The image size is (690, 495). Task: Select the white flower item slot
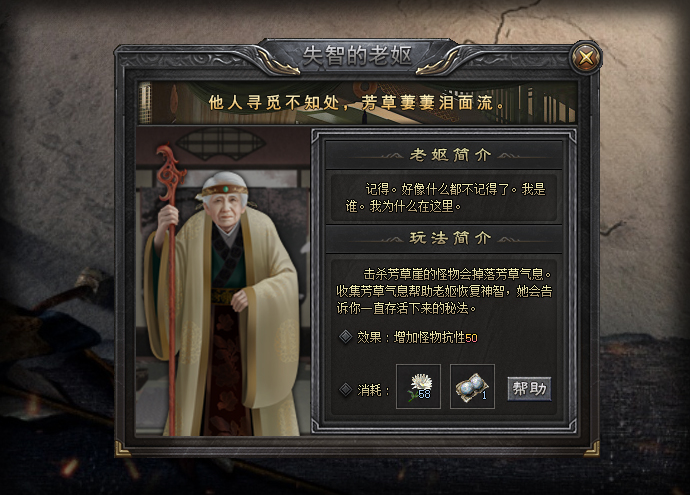click(x=418, y=387)
